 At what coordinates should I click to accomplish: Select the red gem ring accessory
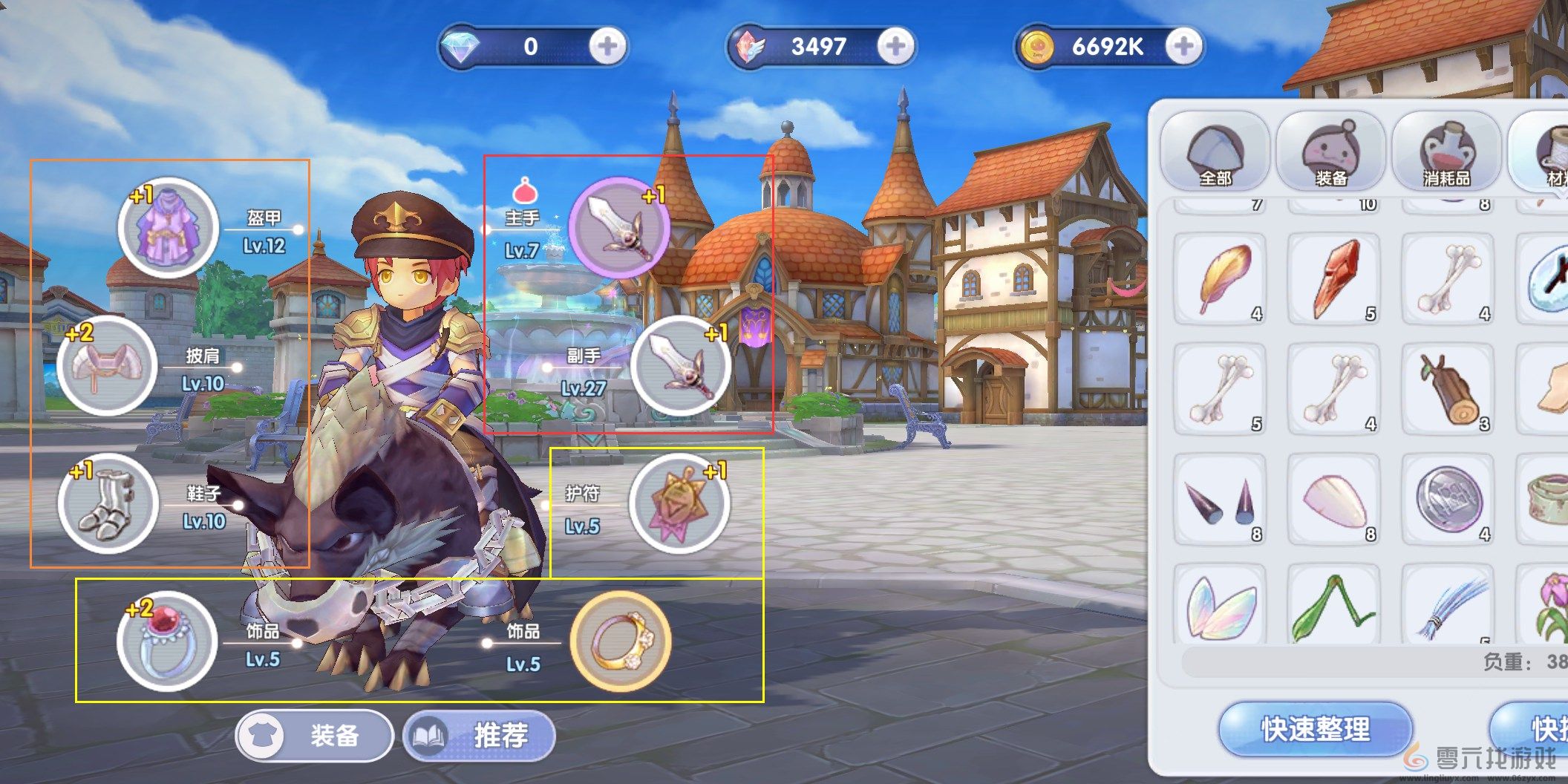point(167,641)
